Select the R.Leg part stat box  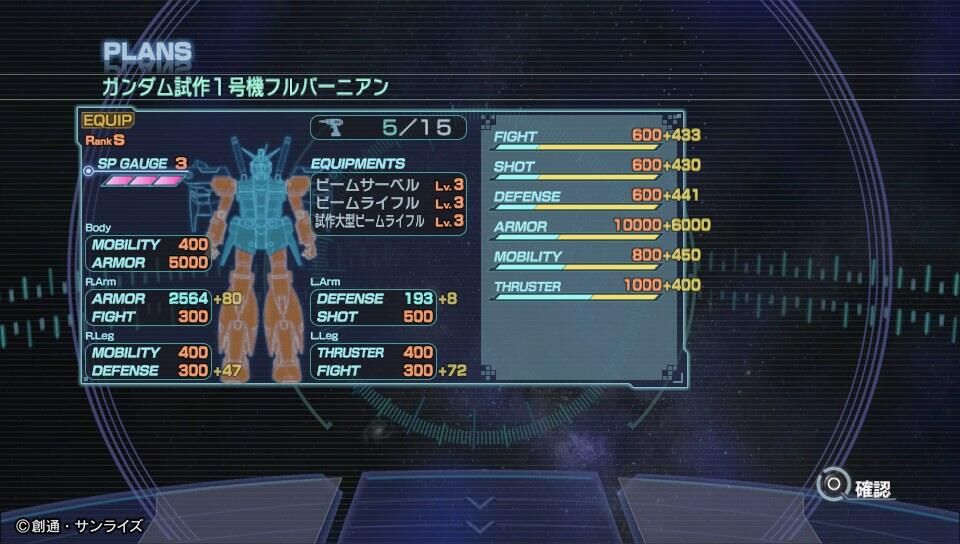tap(149, 362)
